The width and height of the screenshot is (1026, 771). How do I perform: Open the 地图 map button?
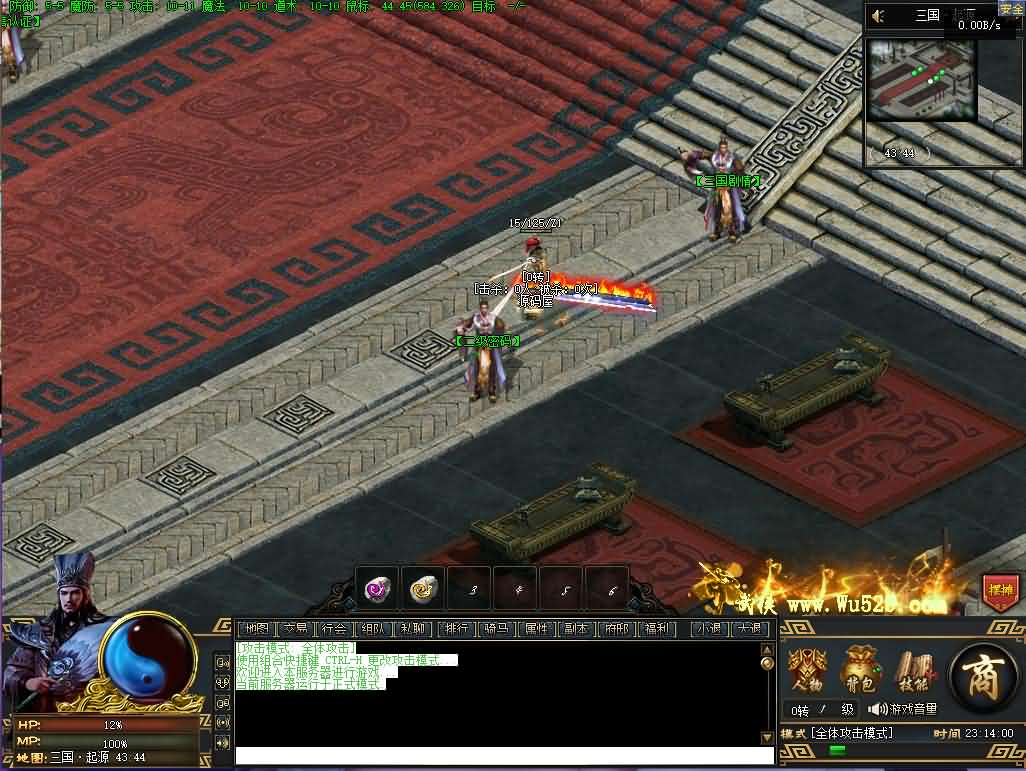pyautogui.click(x=256, y=629)
